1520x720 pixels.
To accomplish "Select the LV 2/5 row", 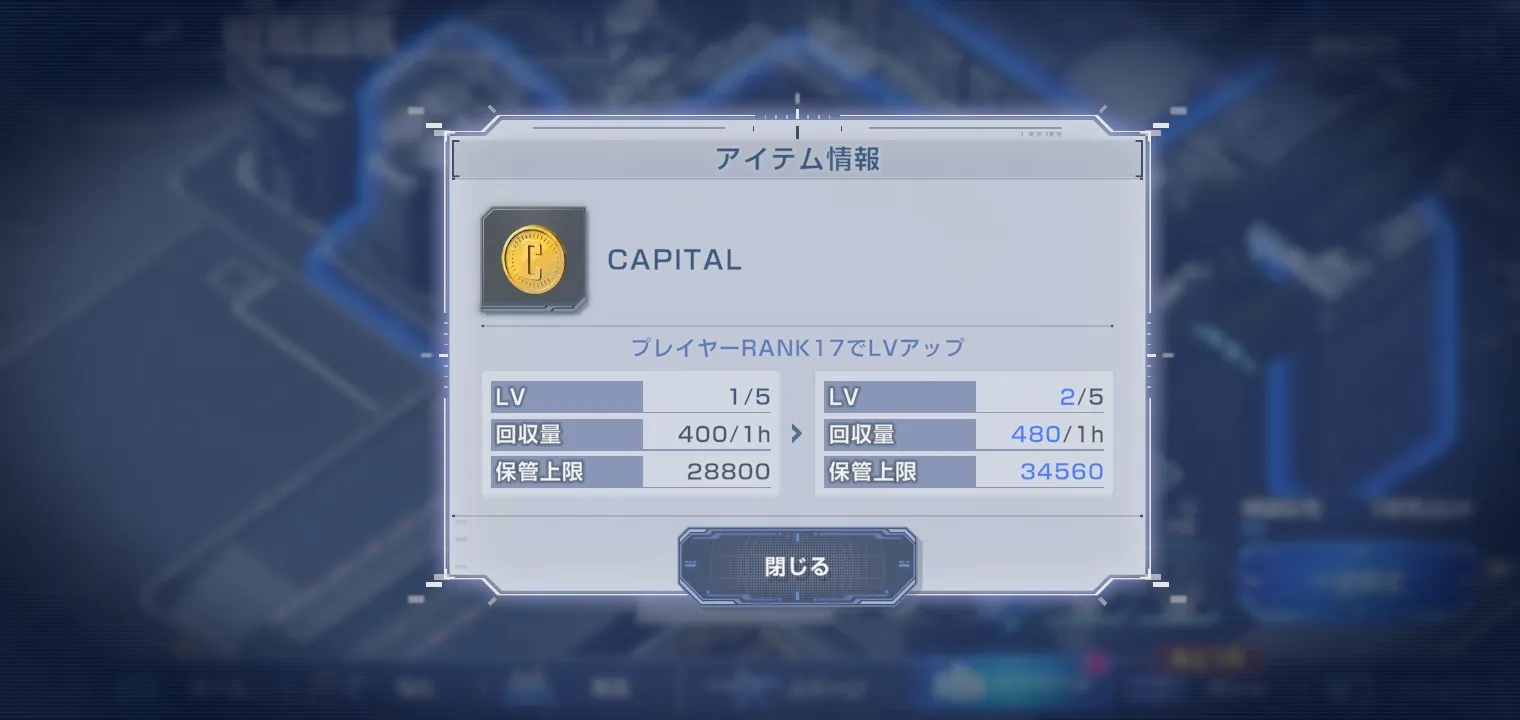I will (963, 396).
